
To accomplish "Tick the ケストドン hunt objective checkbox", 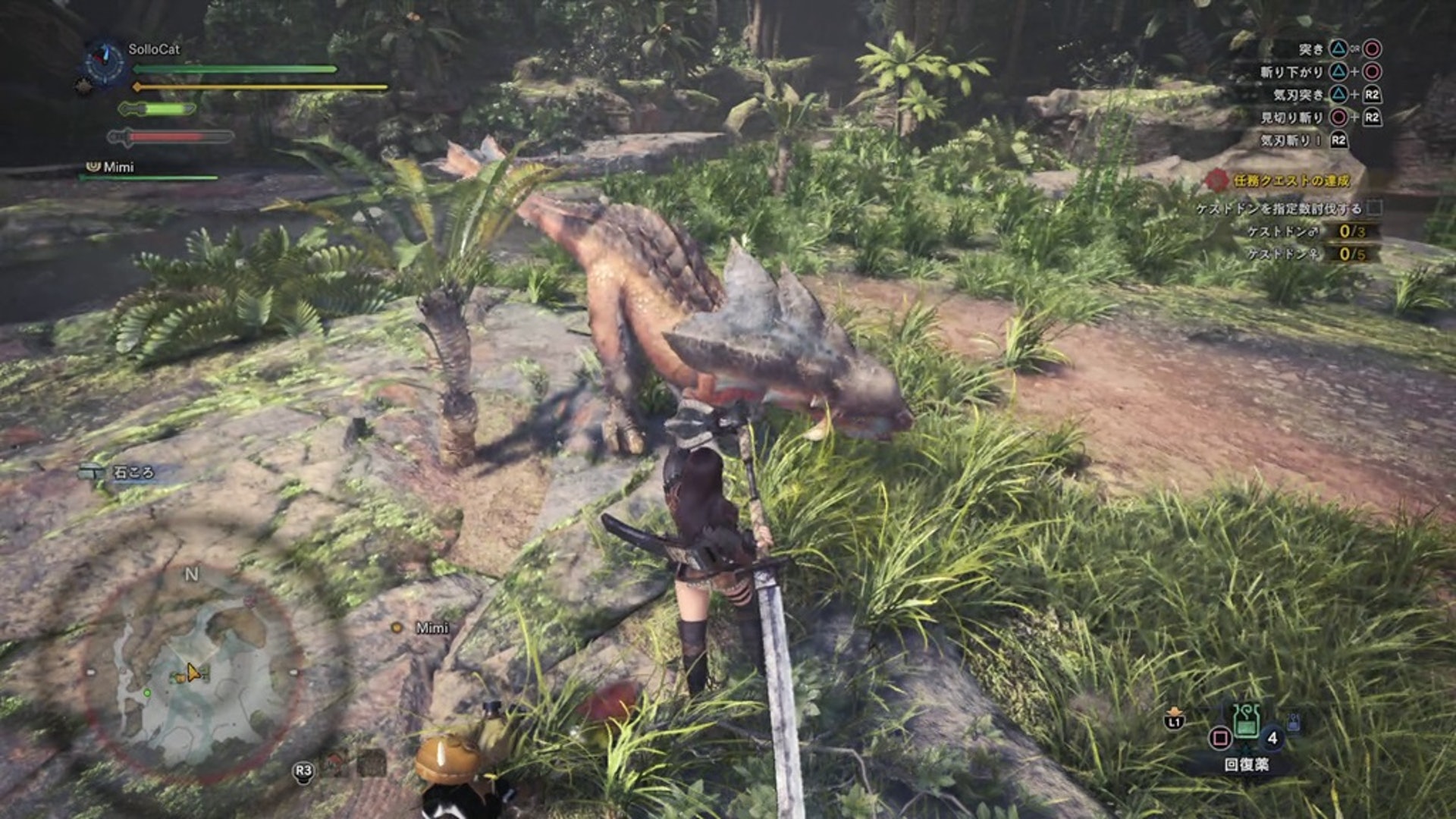I will click(1375, 208).
